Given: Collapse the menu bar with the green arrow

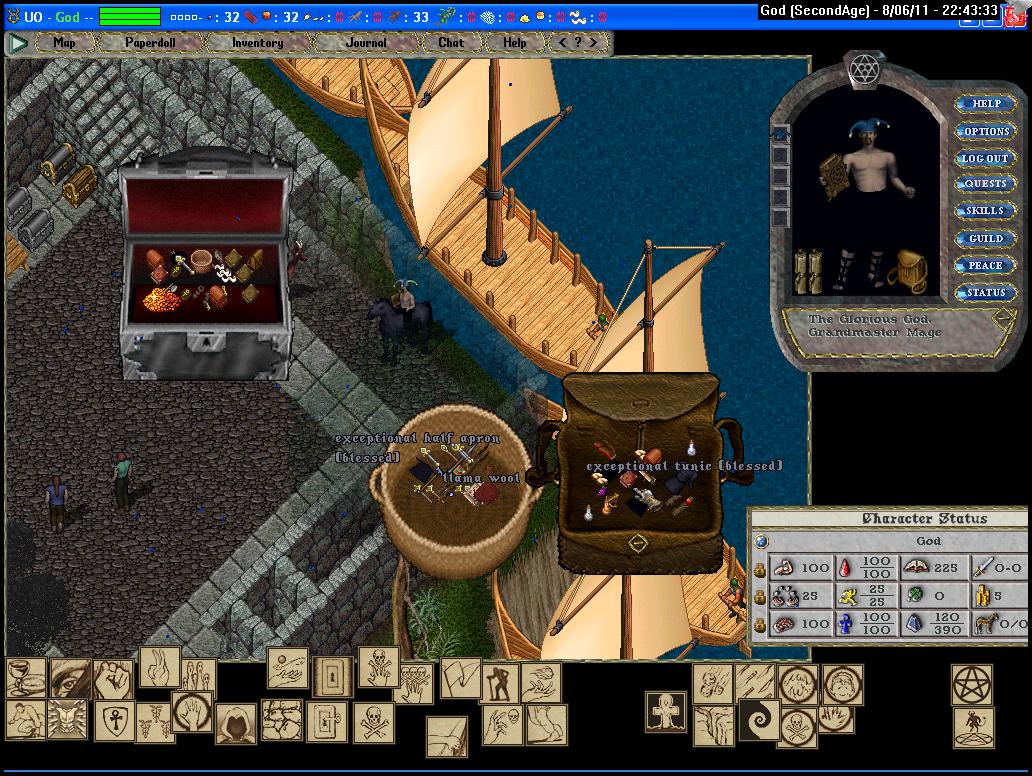Looking at the screenshot, I should click(x=18, y=43).
